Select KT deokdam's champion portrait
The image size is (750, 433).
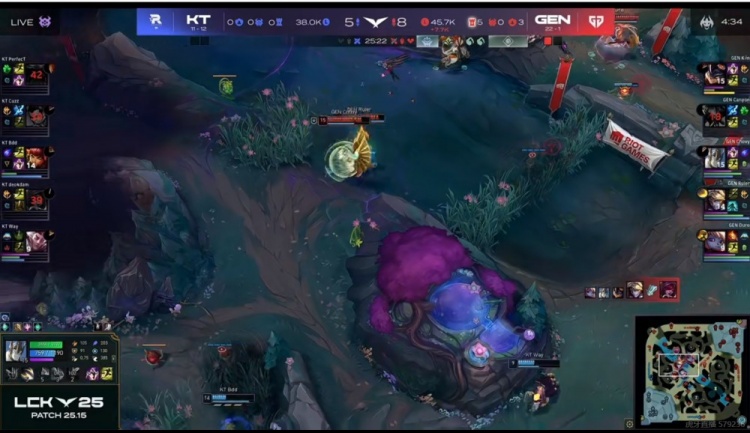pos(35,201)
